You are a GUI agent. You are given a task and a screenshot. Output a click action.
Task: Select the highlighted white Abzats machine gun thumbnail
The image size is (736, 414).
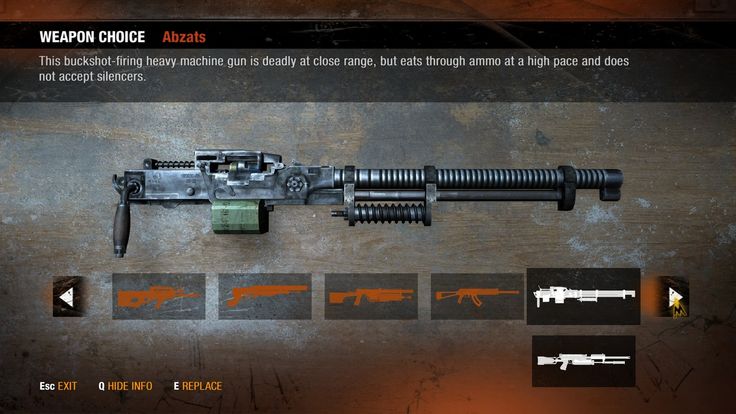(x=583, y=296)
